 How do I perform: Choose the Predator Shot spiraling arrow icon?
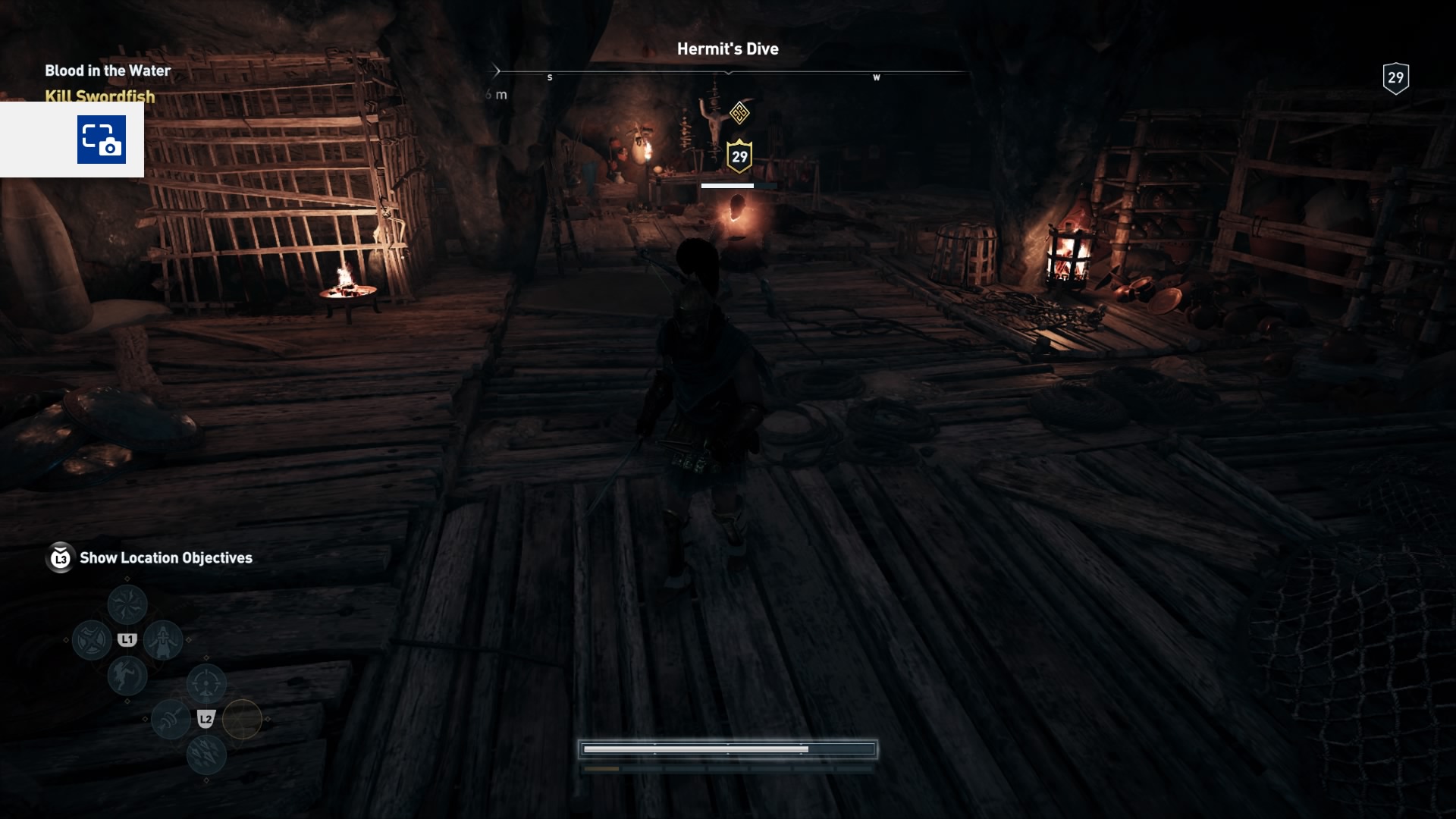coord(170,718)
